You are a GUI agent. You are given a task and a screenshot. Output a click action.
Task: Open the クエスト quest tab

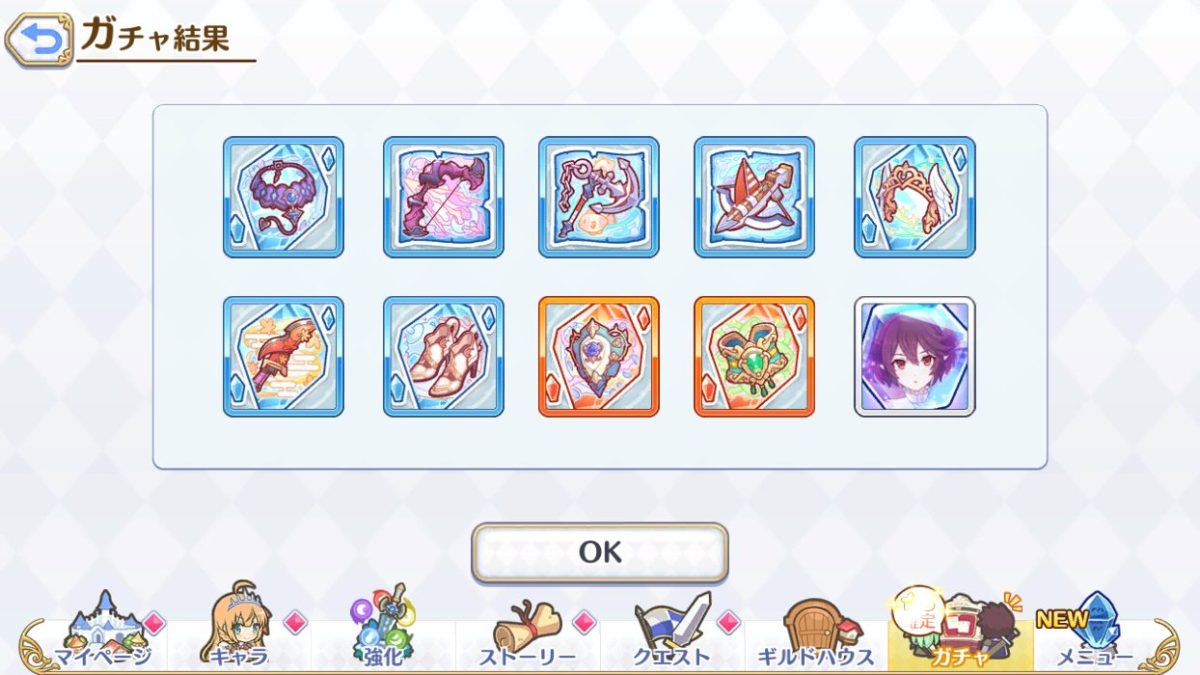click(x=671, y=634)
